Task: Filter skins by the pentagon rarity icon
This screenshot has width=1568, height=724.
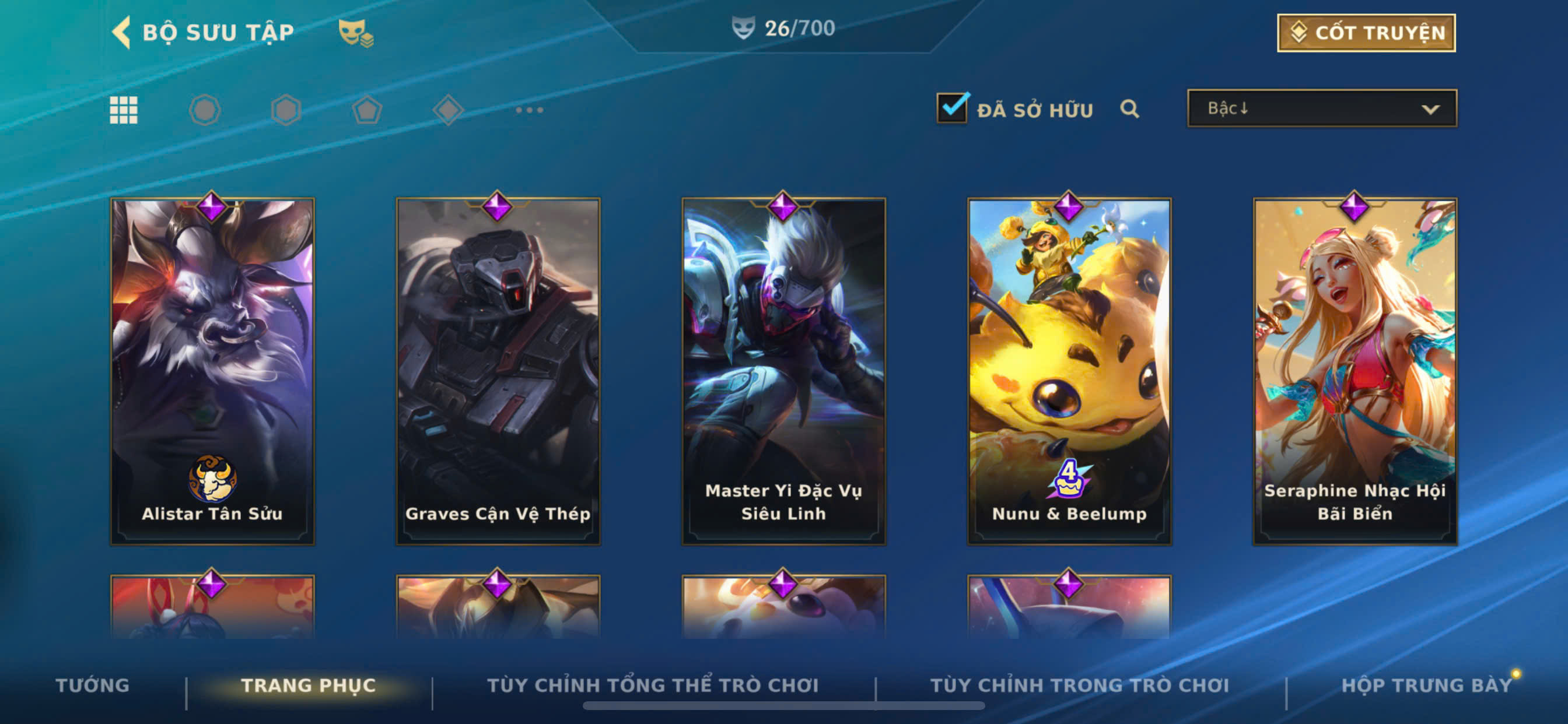Action: (x=367, y=110)
